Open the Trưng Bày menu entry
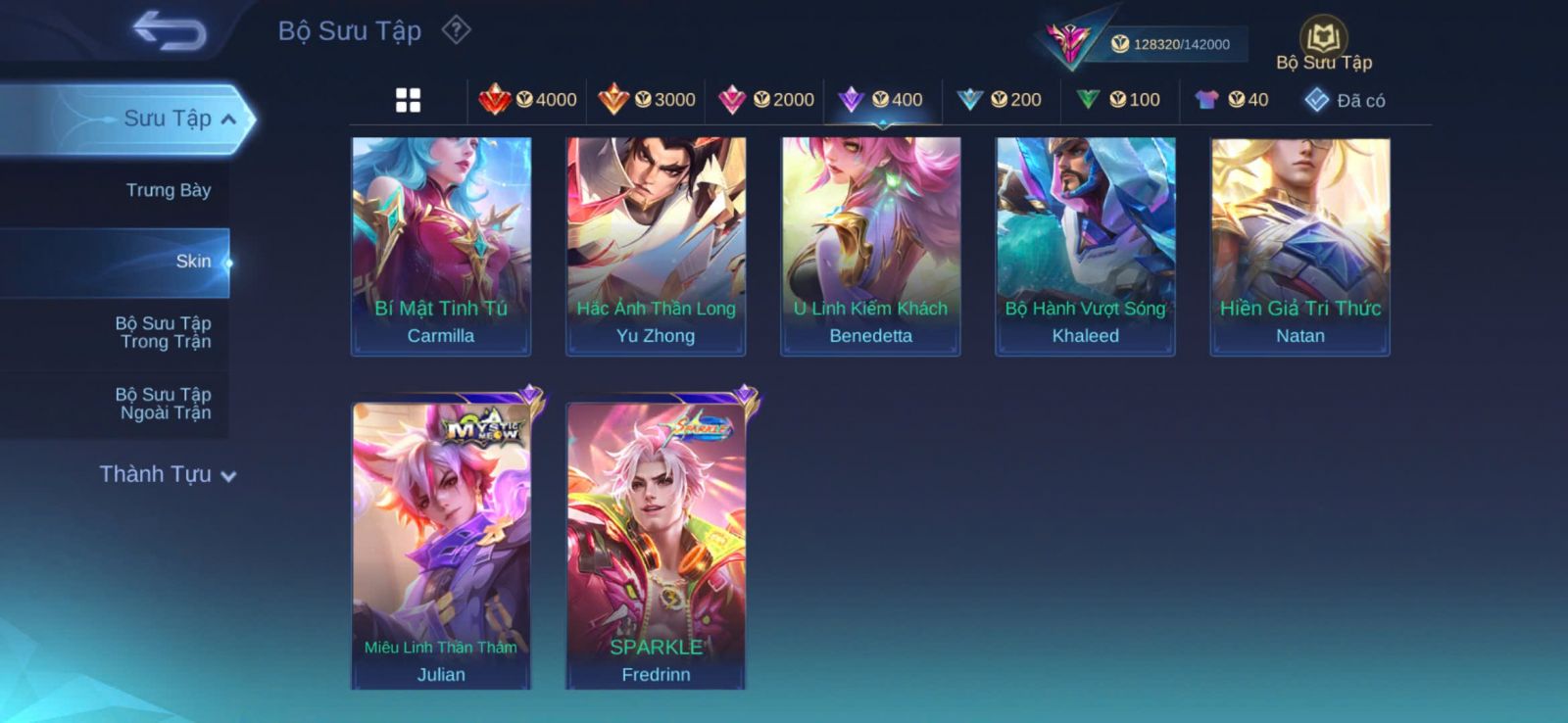This screenshot has height=723, width=1568. [168, 190]
